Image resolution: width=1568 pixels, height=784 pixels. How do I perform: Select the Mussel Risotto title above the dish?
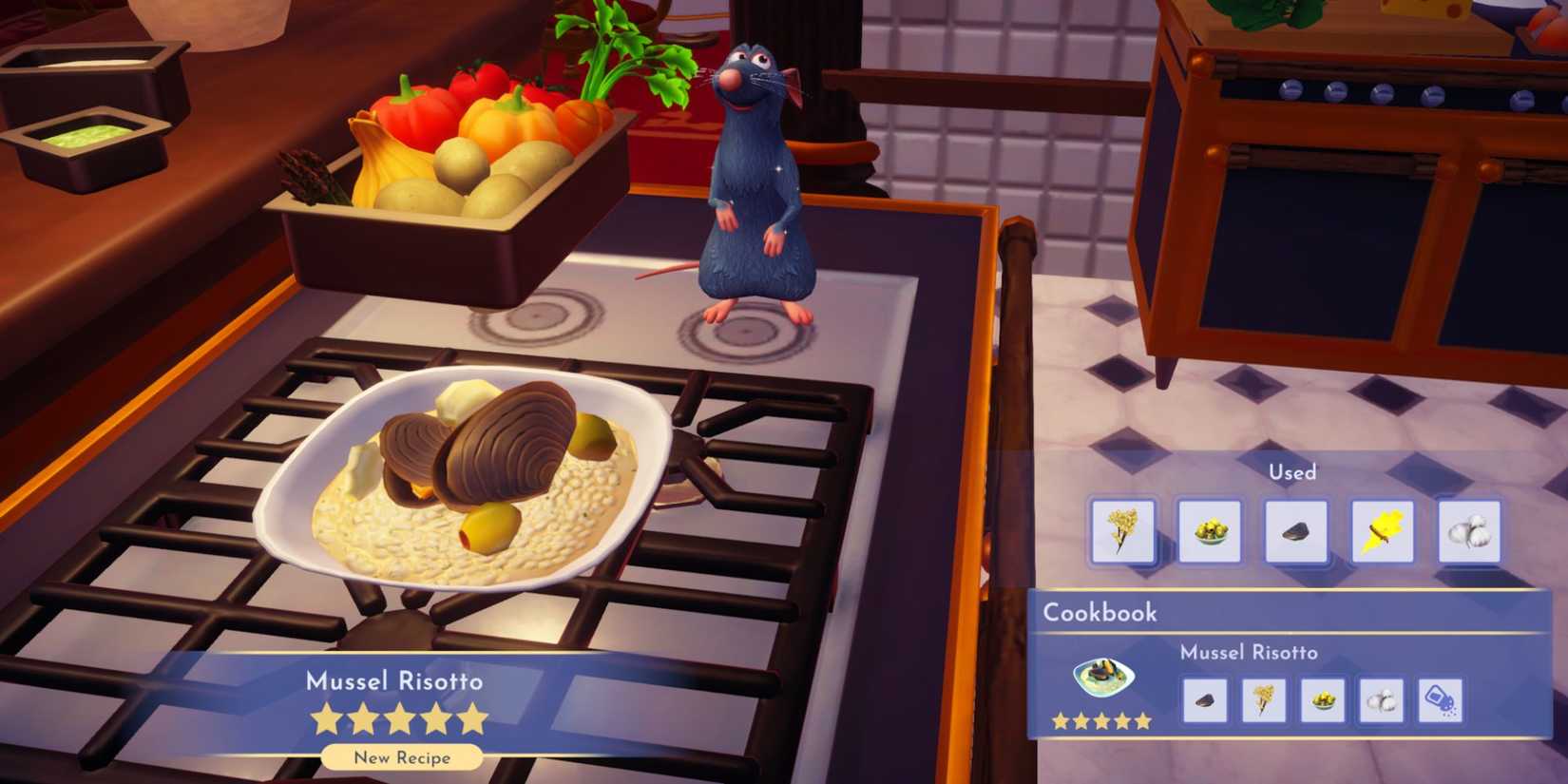pyautogui.click(x=394, y=681)
